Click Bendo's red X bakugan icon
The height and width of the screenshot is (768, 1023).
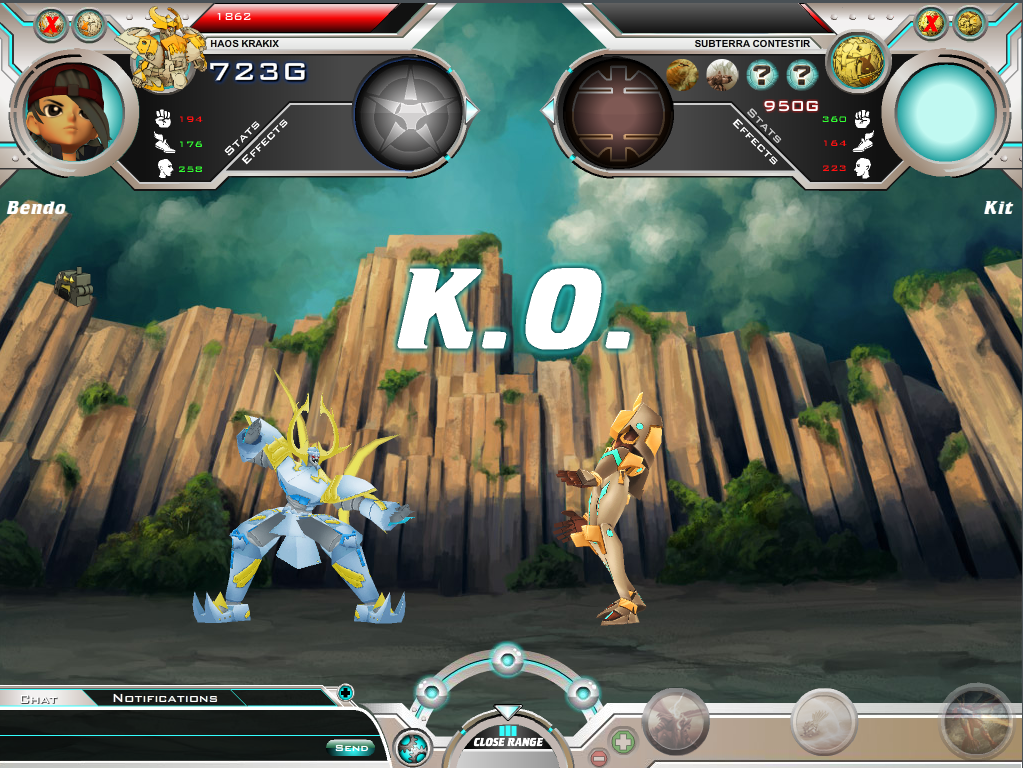50,25
